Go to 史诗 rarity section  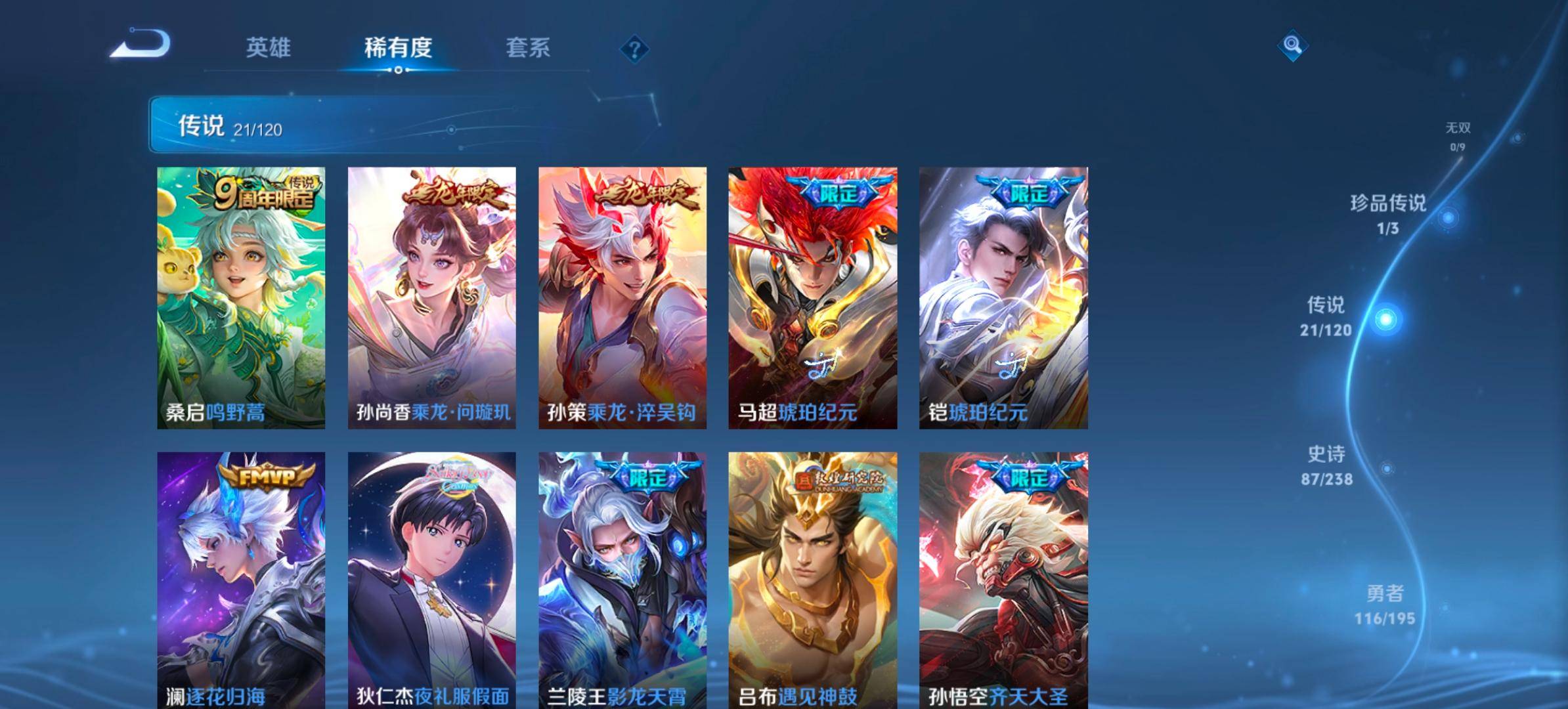click(1327, 465)
